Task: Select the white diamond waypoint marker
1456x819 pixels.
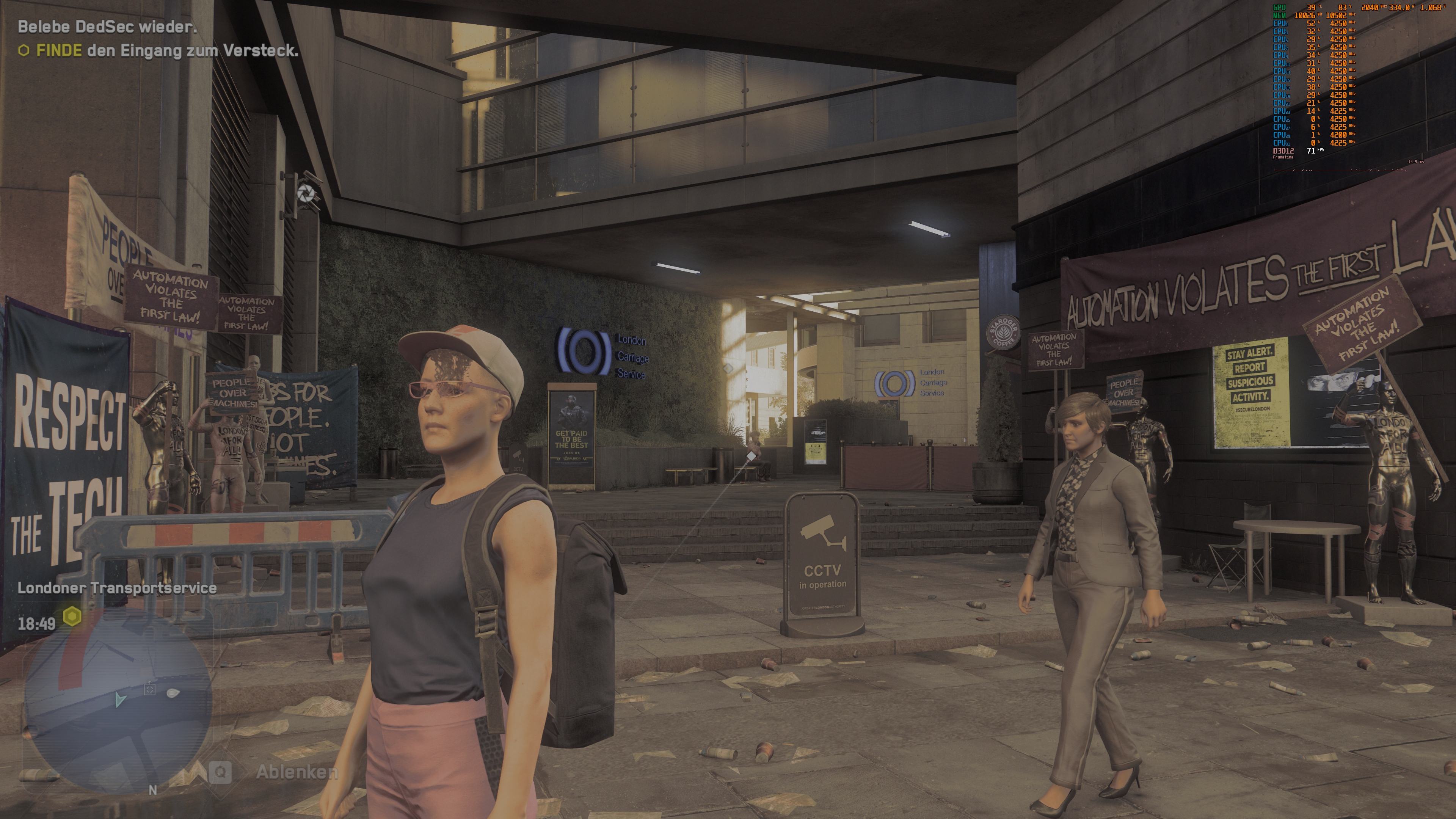Action: (751, 455)
